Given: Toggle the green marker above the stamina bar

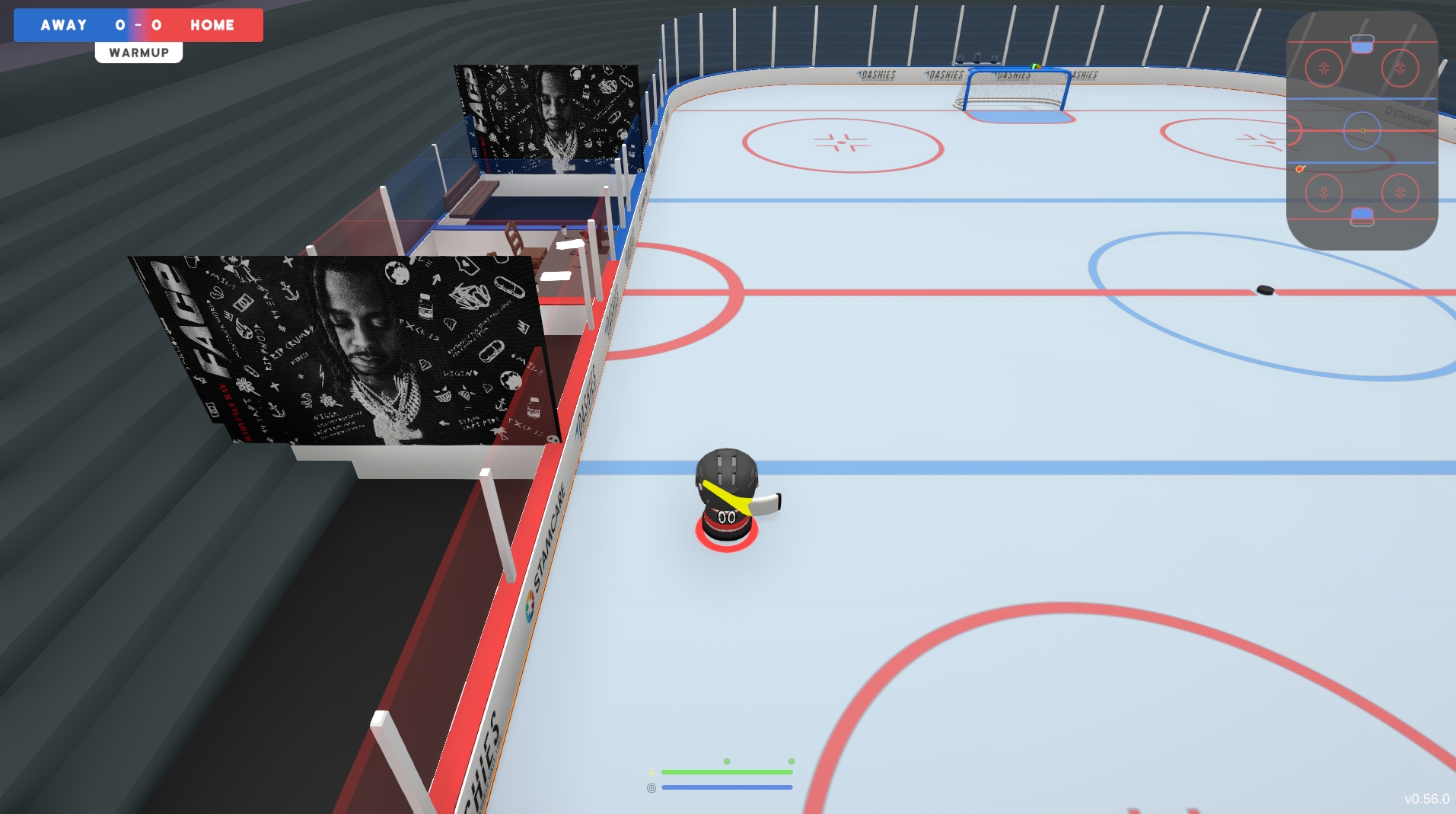Looking at the screenshot, I should point(726,761).
